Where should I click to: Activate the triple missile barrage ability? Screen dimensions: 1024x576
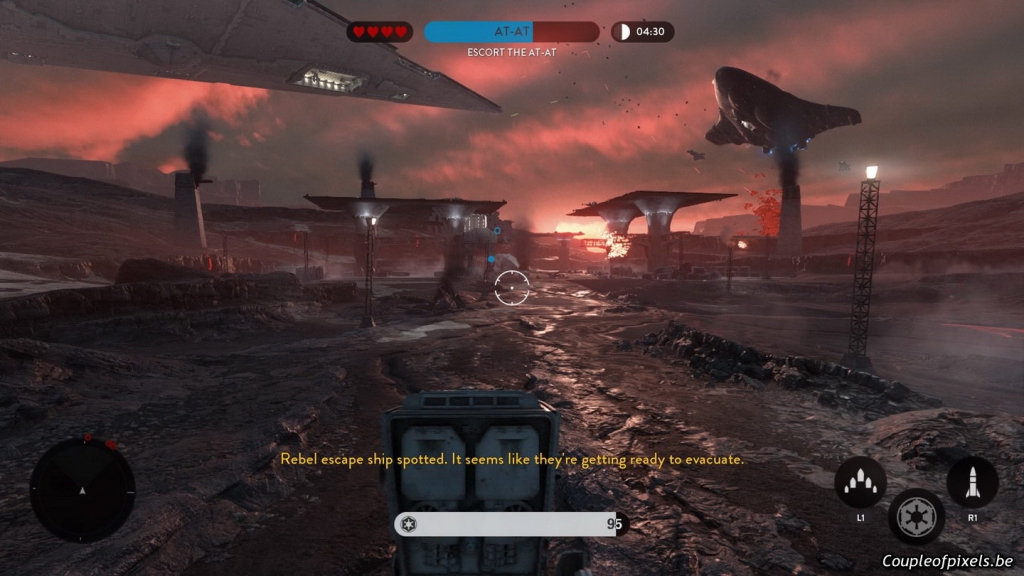(x=860, y=482)
